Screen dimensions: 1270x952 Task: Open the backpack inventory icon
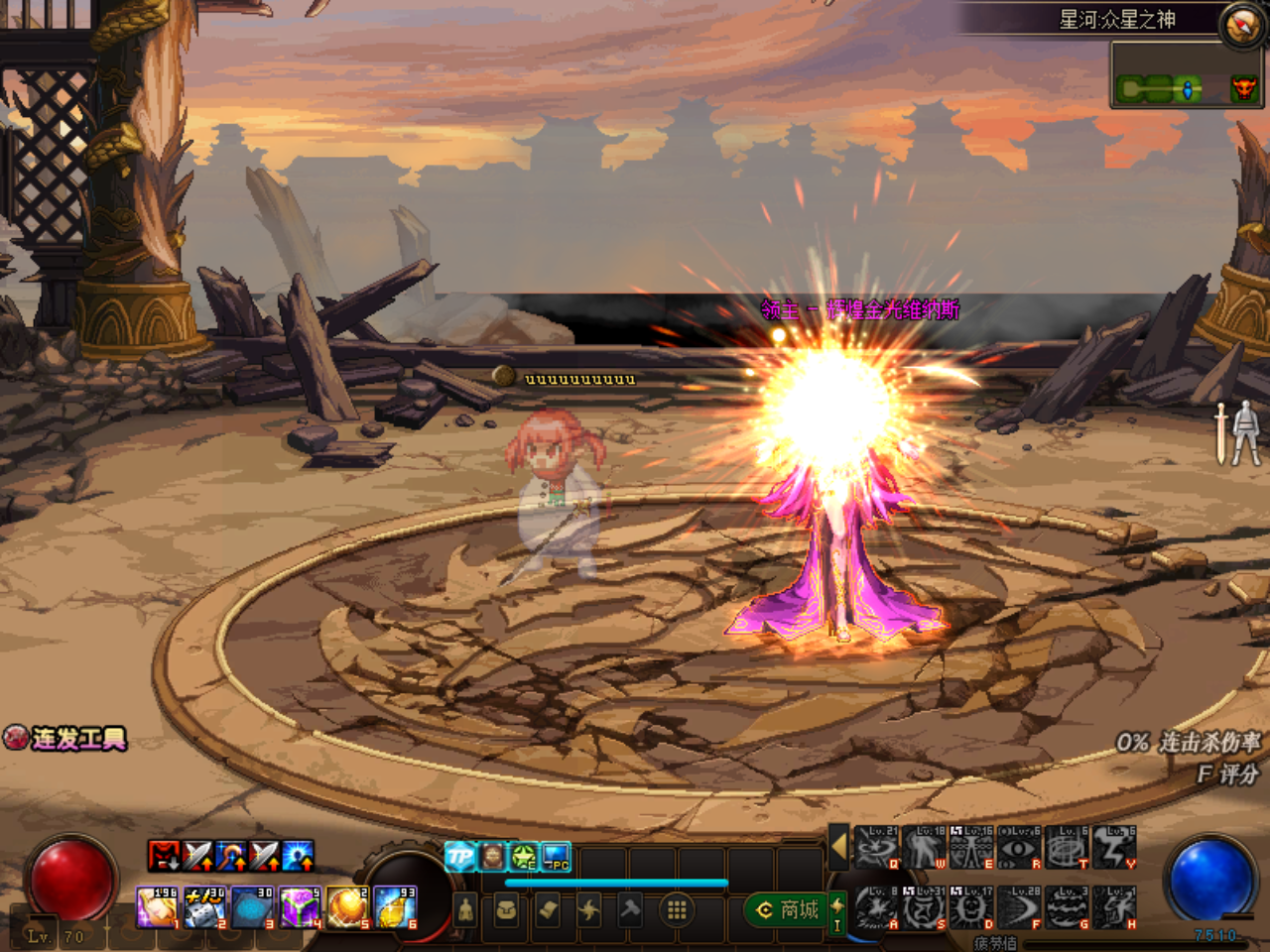506,909
